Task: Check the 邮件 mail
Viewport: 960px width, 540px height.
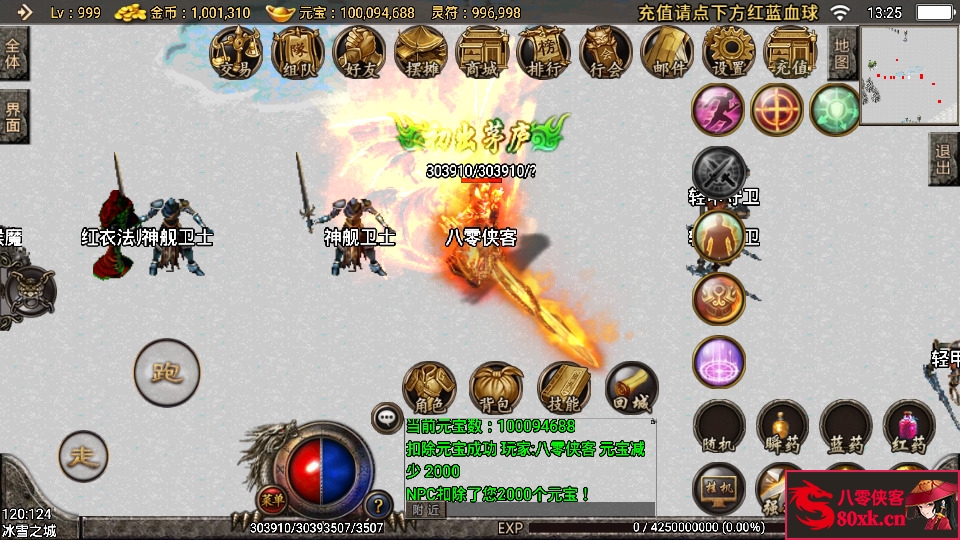Action: click(668, 51)
